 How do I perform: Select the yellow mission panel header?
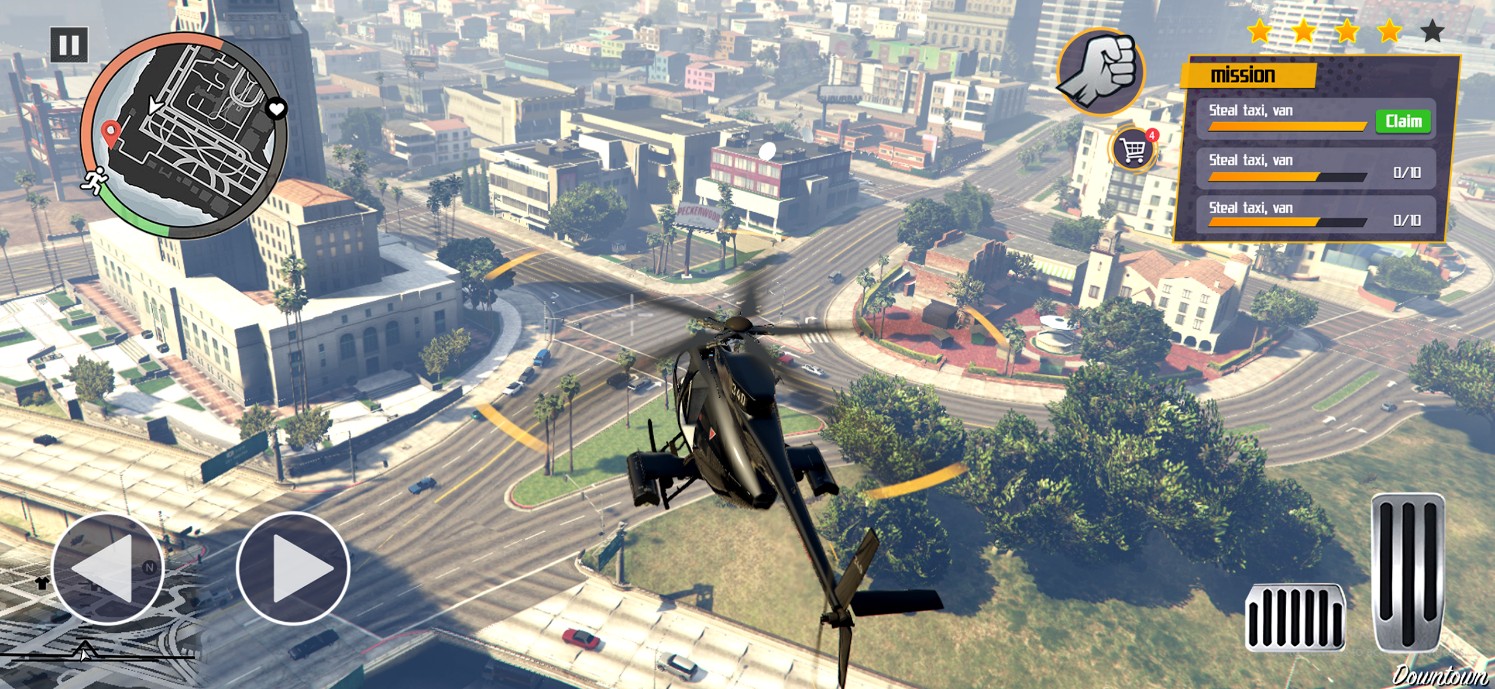click(1247, 75)
